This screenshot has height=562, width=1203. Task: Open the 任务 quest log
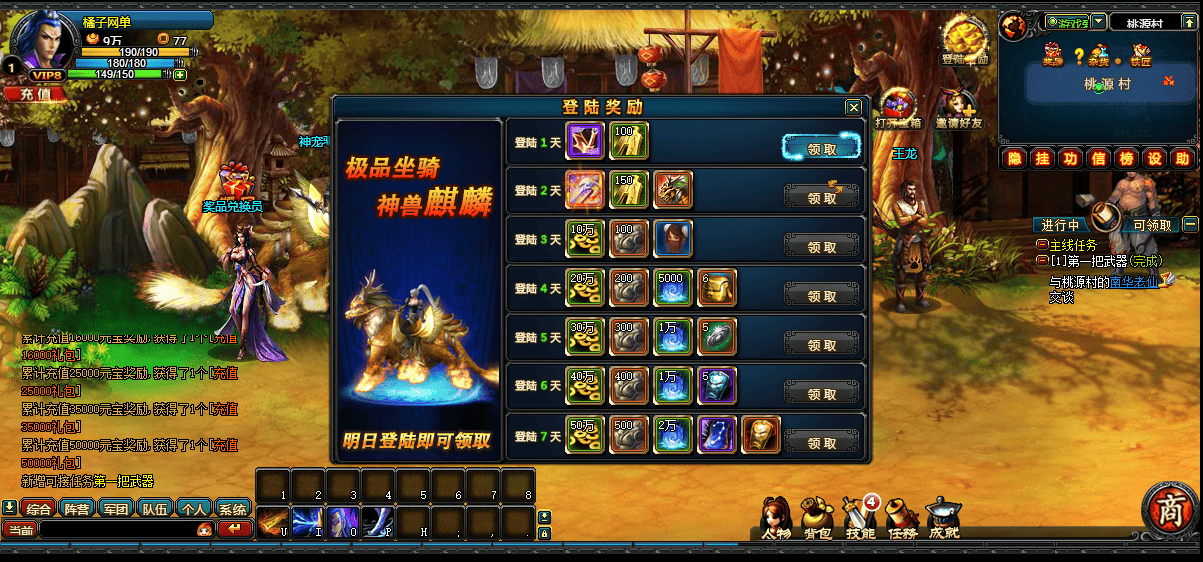click(x=902, y=519)
